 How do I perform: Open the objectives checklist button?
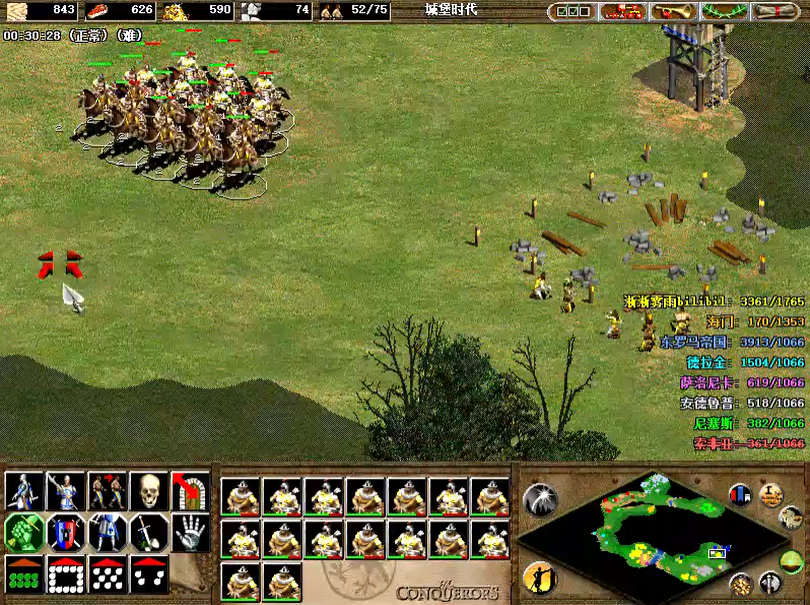point(570,11)
